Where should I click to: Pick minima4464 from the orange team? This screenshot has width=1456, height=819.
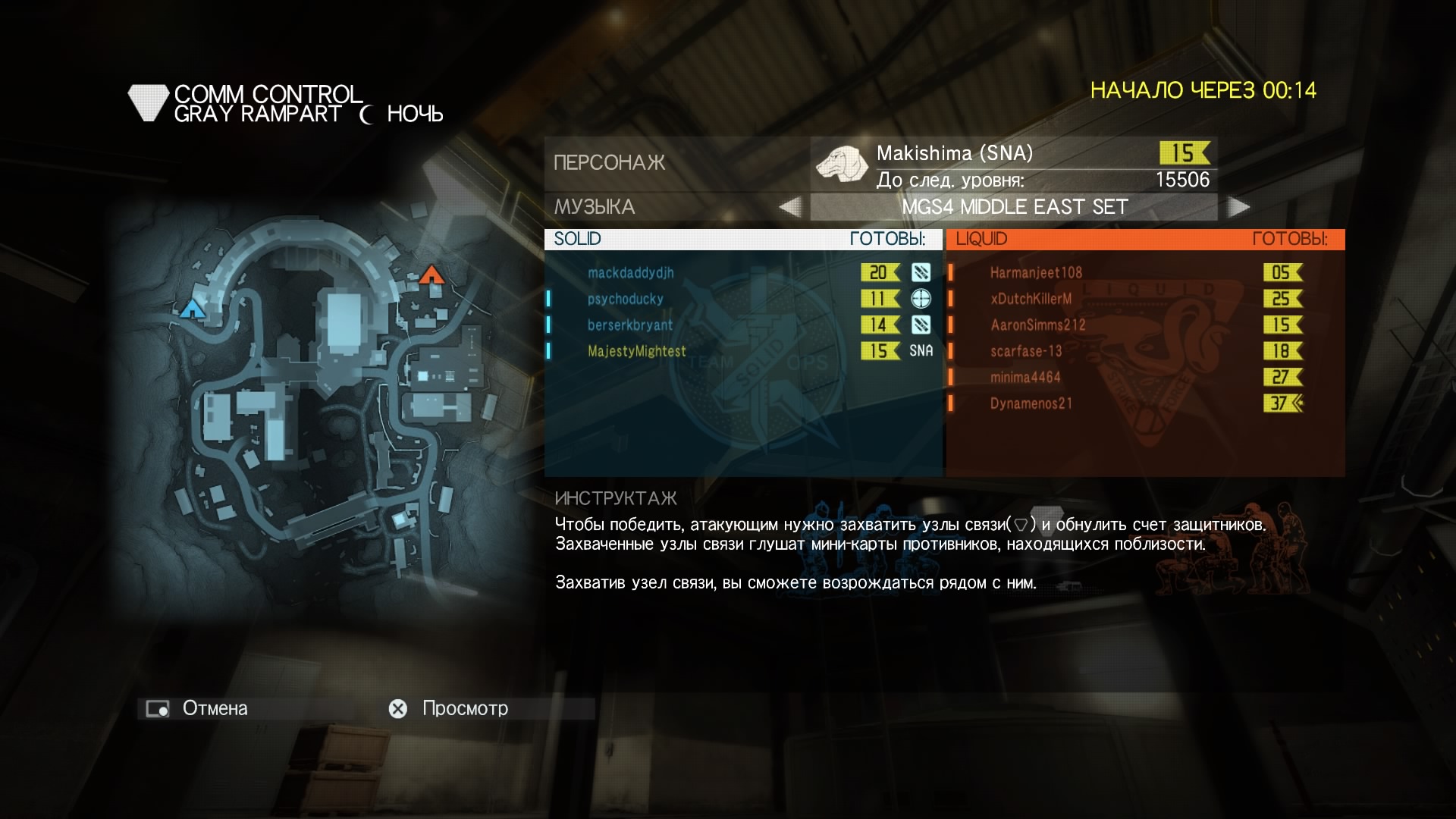pyautogui.click(x=1025, y=377)
